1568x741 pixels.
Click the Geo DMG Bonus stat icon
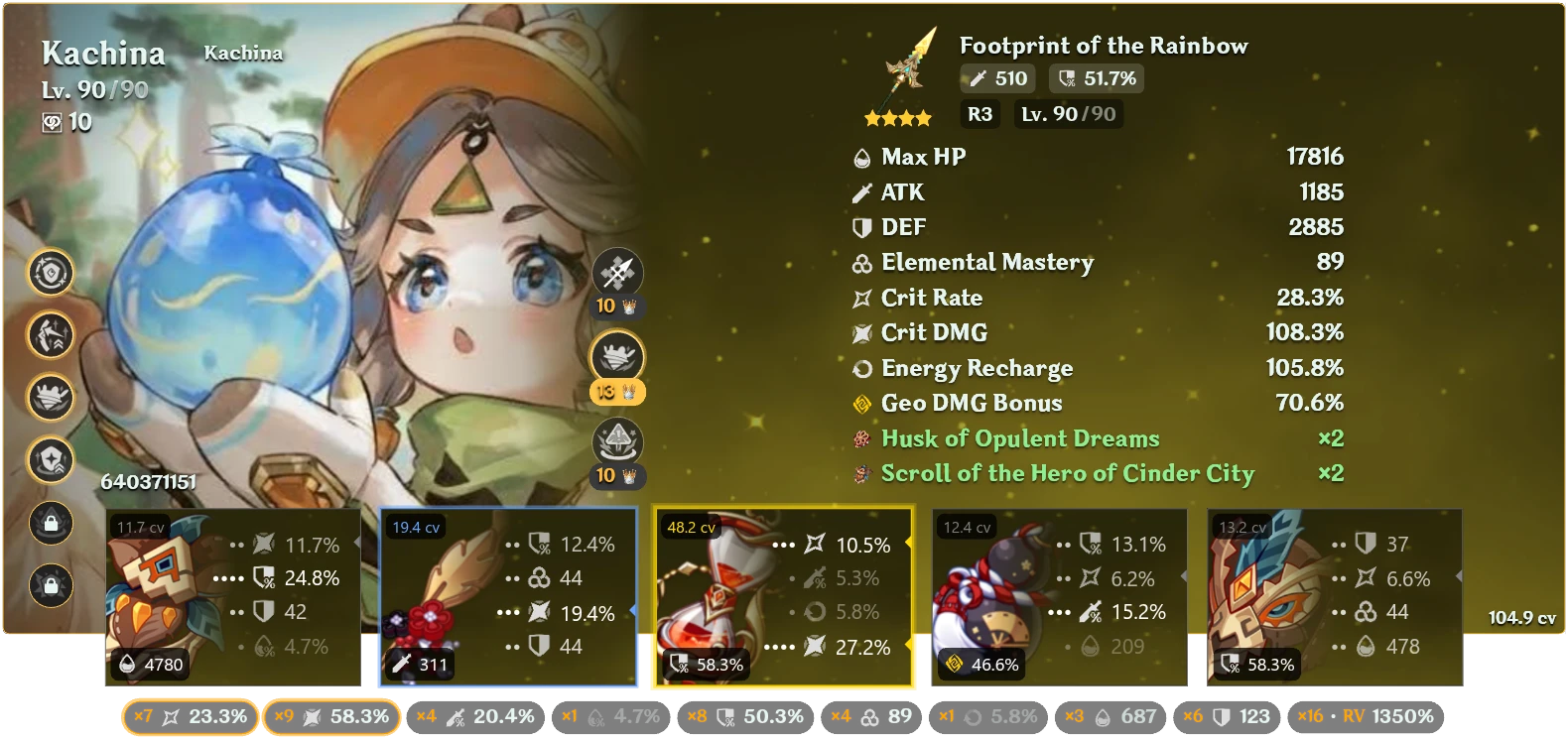(859, 404)
